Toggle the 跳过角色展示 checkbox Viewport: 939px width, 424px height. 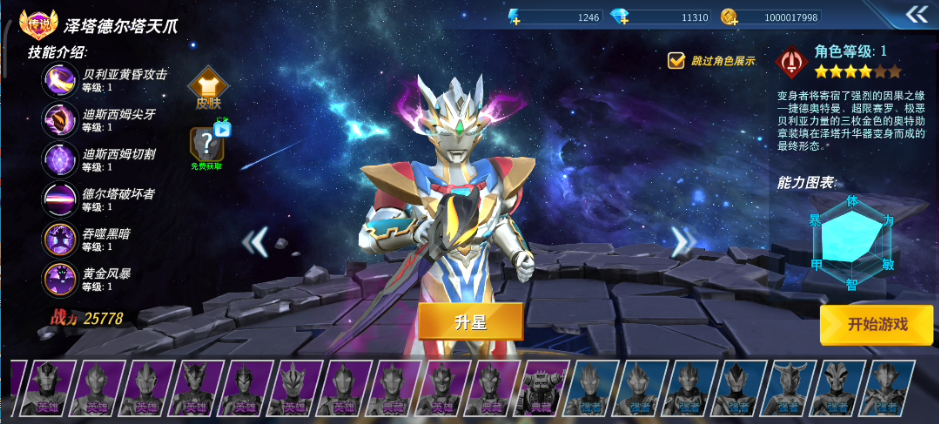tap(677, 61)
